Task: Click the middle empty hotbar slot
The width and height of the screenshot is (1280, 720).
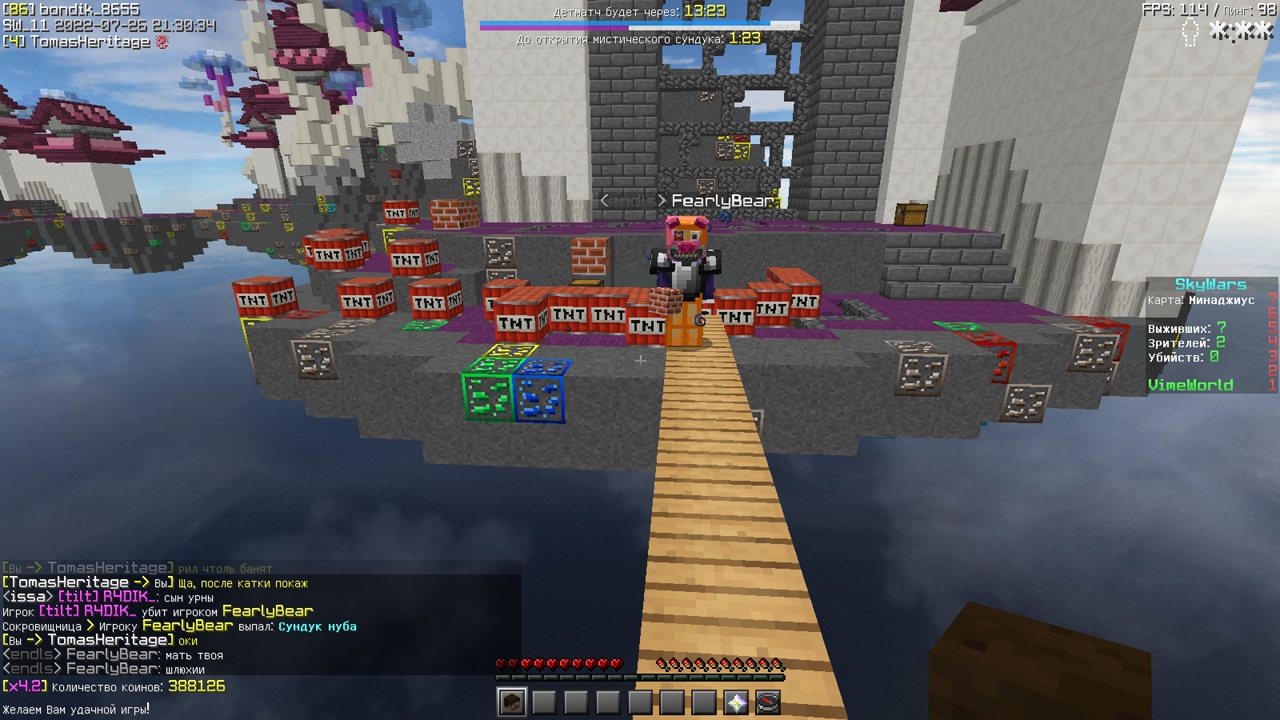Action: tap(641, 703)
